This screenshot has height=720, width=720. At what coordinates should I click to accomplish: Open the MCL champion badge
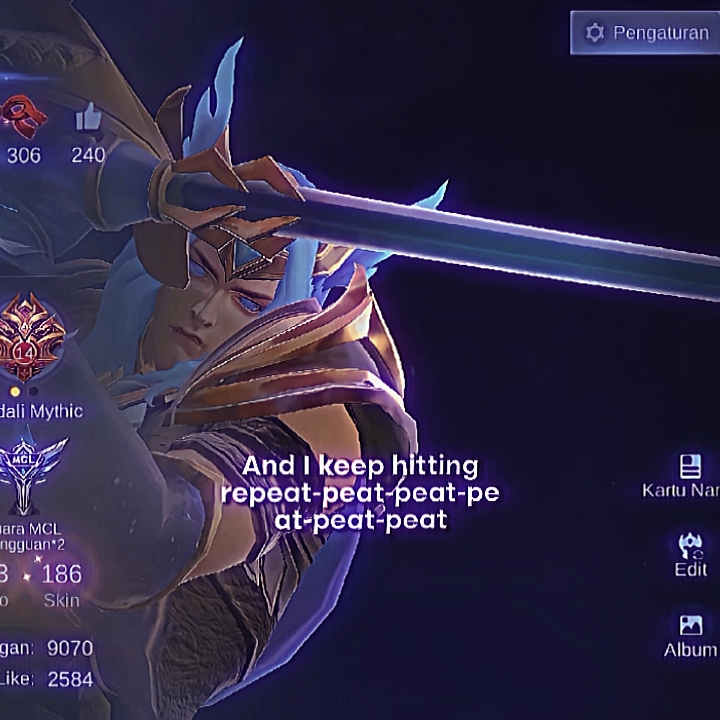pyautogui.click(x=34, y=474)
